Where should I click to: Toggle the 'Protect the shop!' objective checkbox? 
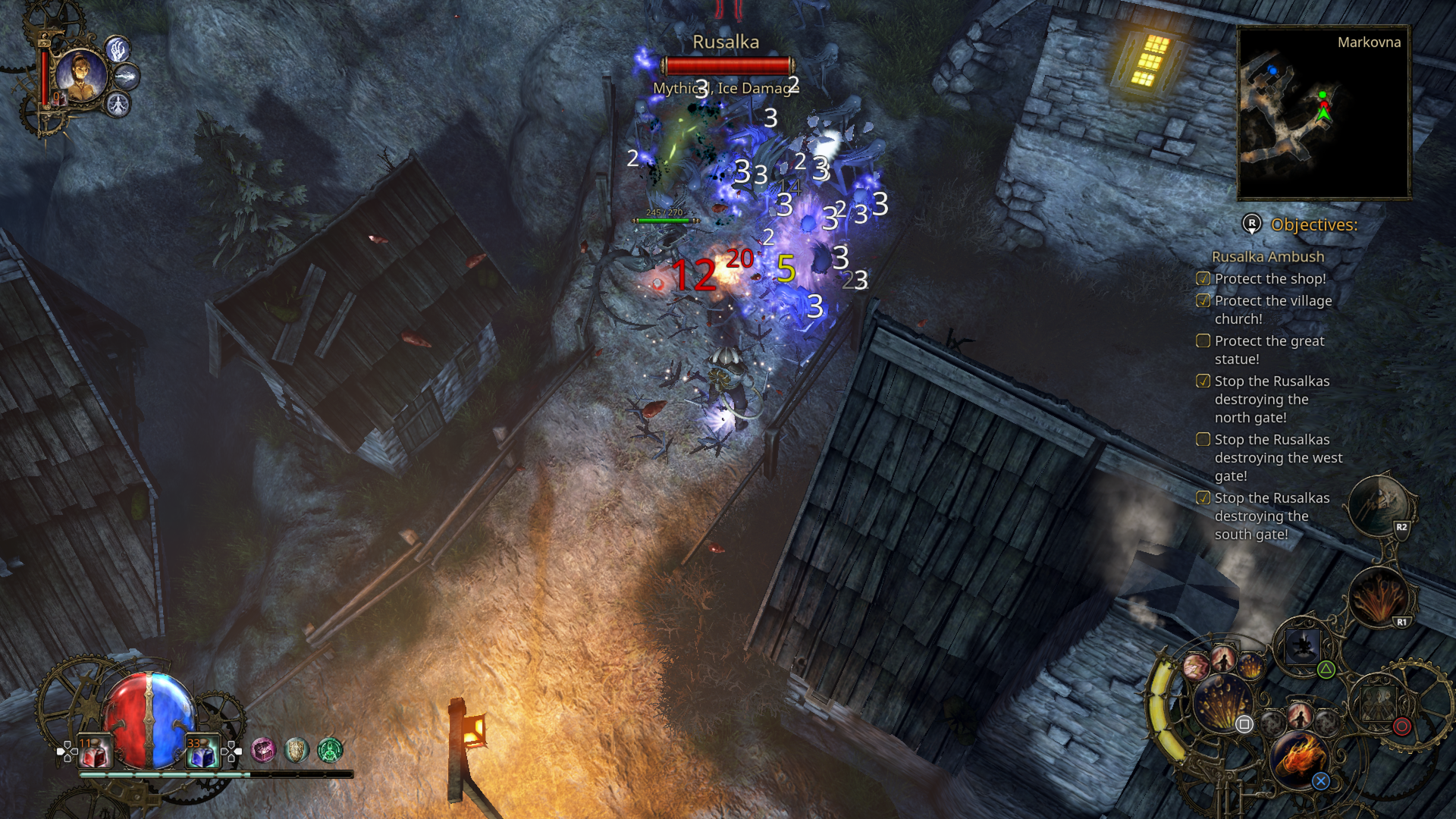(1204, 279)
